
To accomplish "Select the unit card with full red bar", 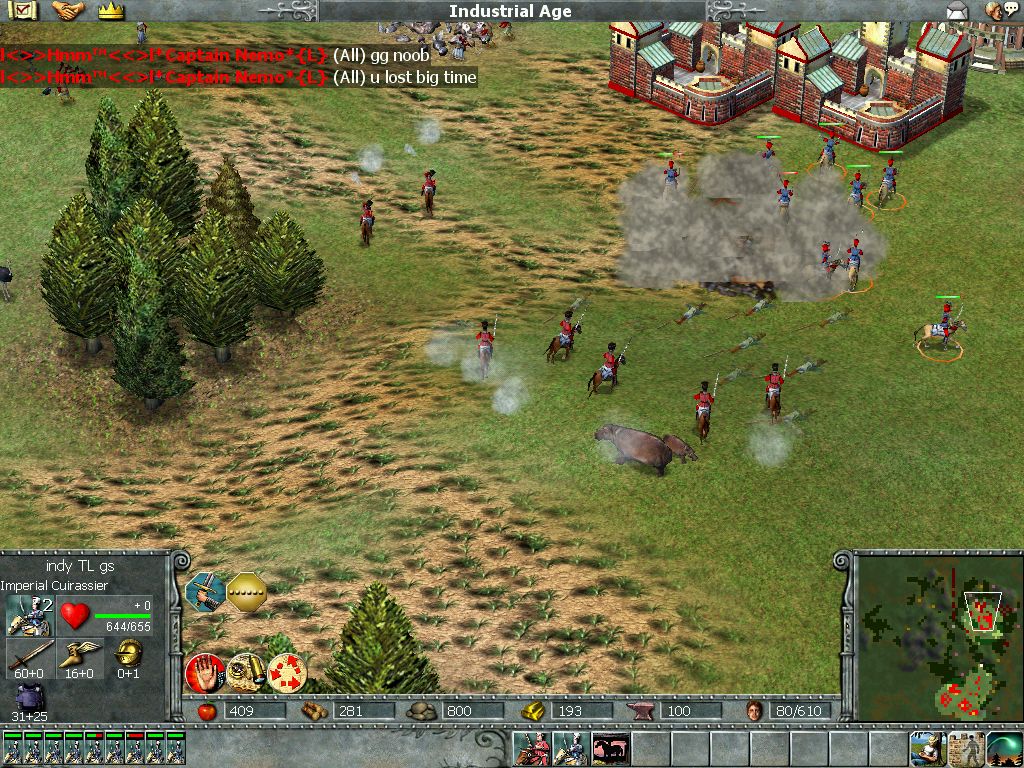I will (133, 748).
